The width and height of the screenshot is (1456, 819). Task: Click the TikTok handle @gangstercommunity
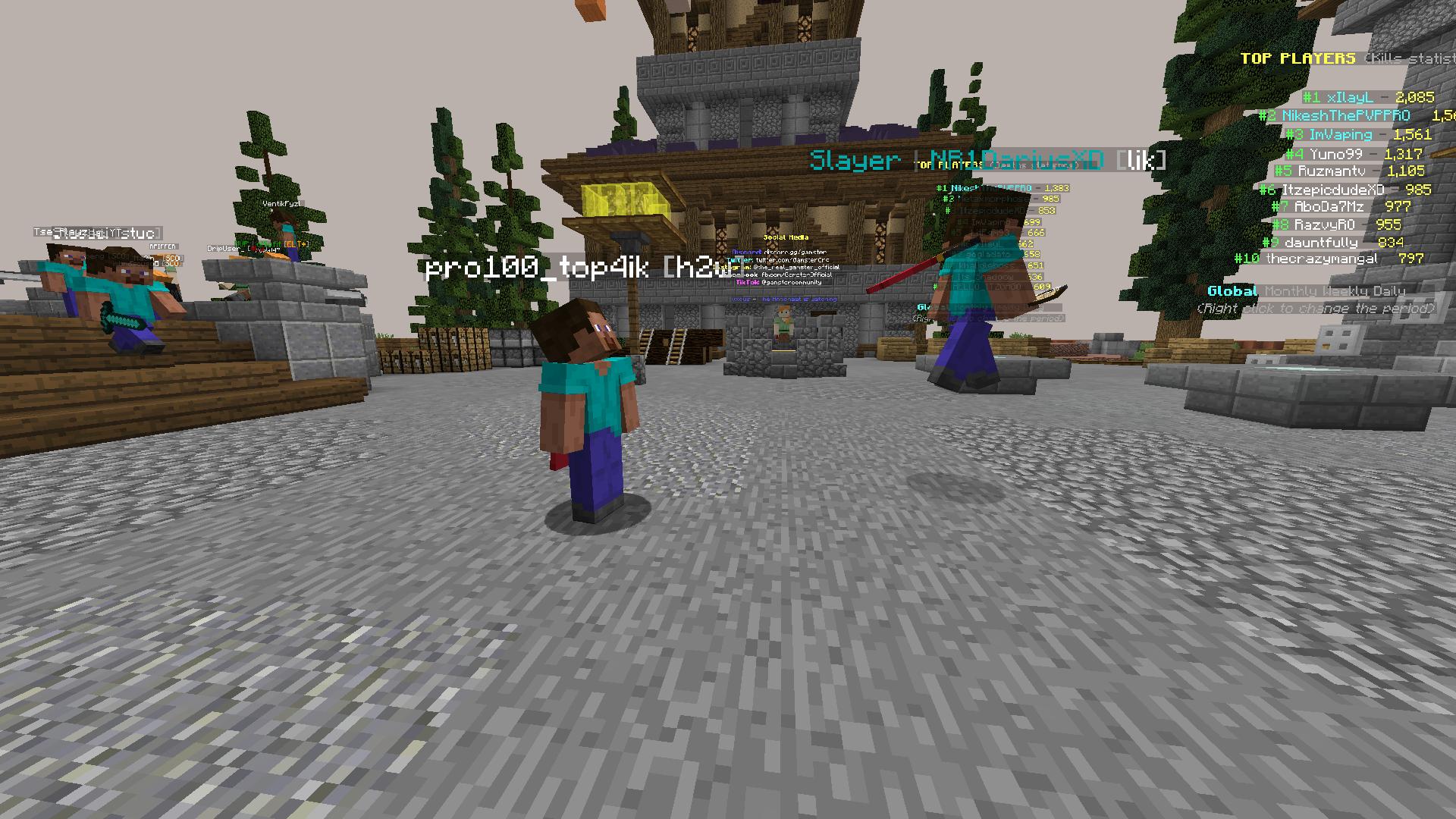click(792, 283)
